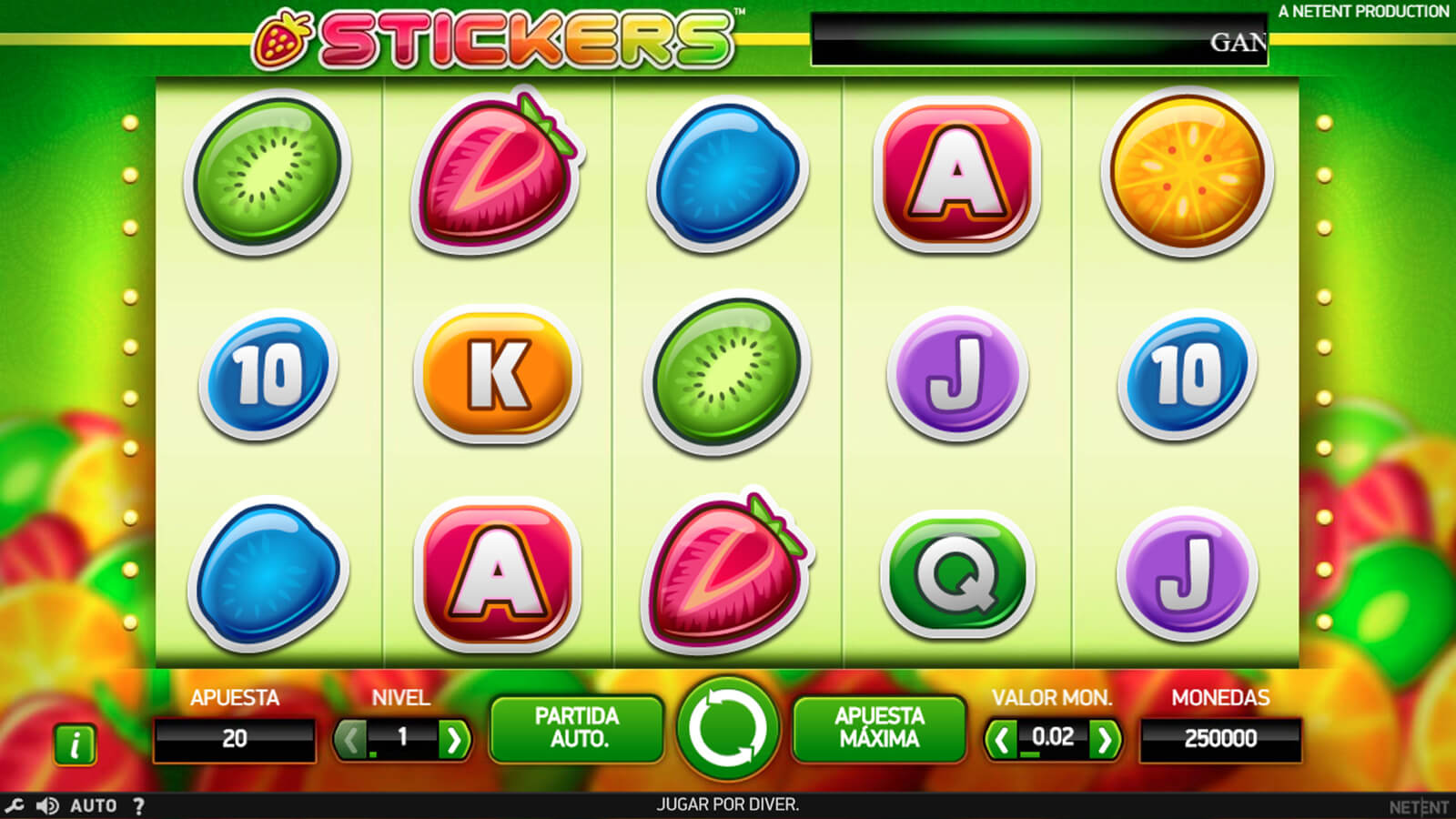Decrease the Nivel bet level
Viewport: 1456px width, 819px height.
(350, 740)
